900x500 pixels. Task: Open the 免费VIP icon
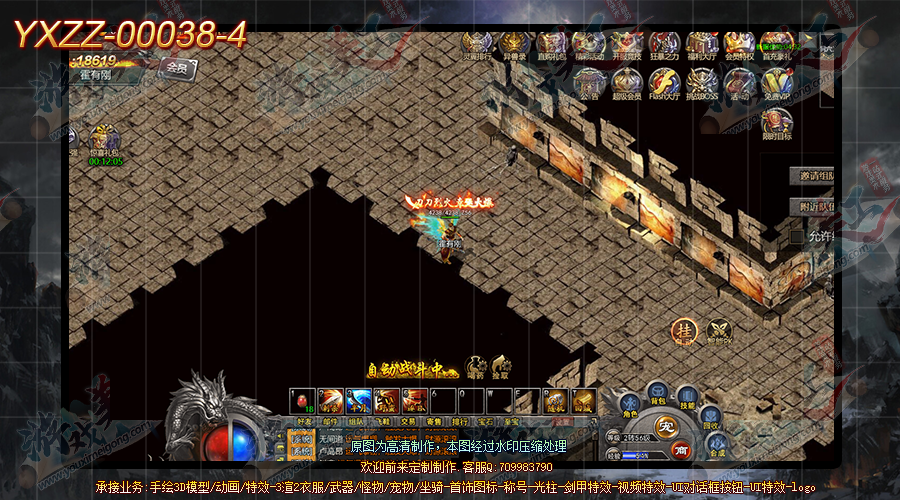pos(776,85)
